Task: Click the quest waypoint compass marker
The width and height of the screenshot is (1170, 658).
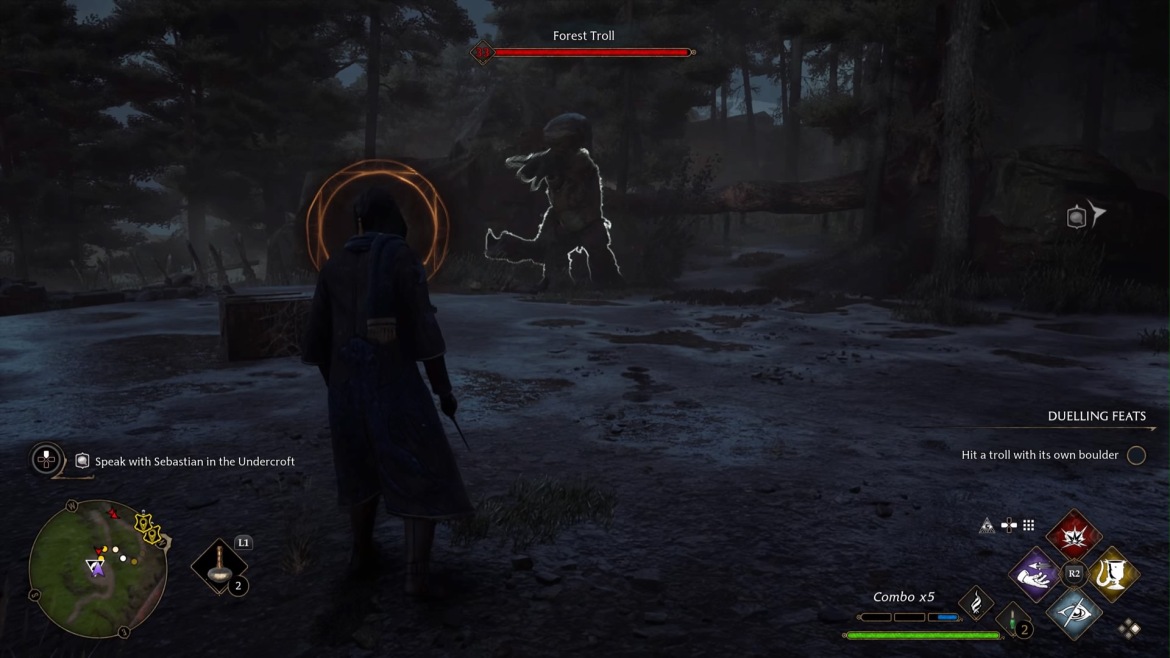Action: tap(1085, 215)
